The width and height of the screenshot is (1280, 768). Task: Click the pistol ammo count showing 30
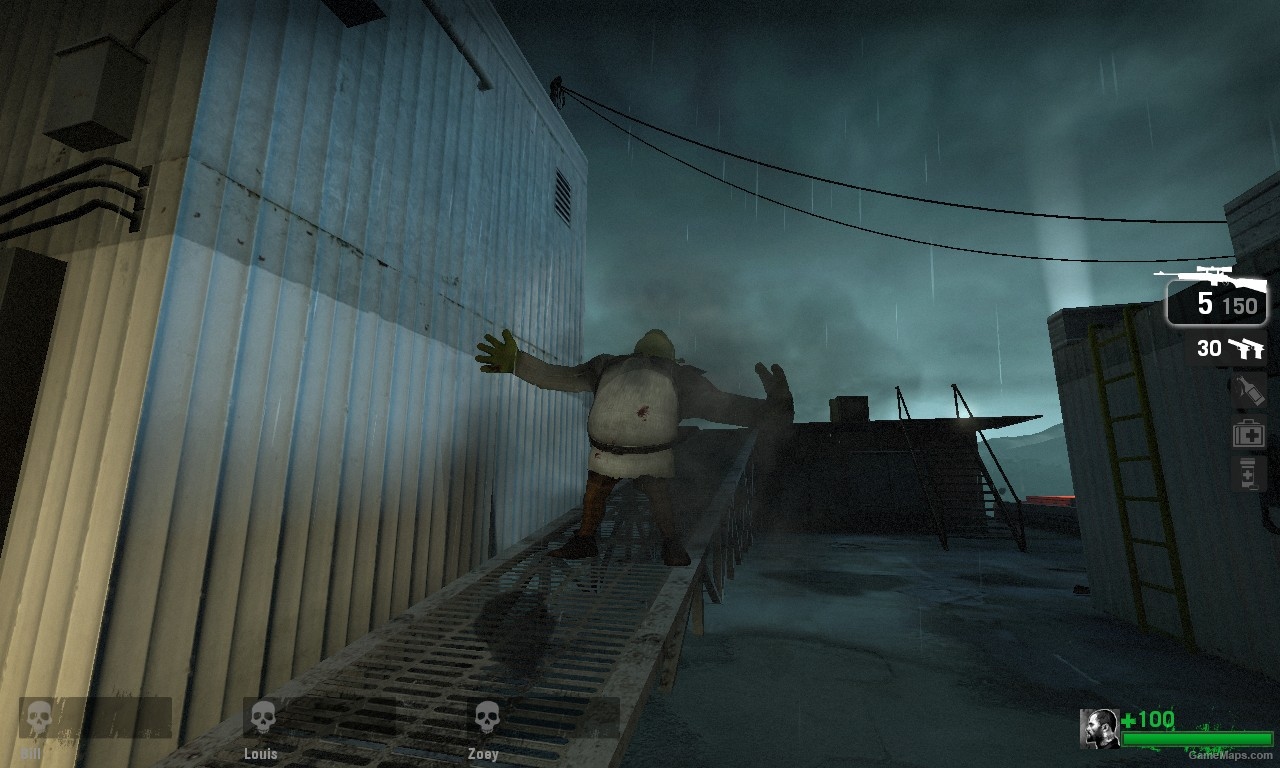pos(1209,349)
